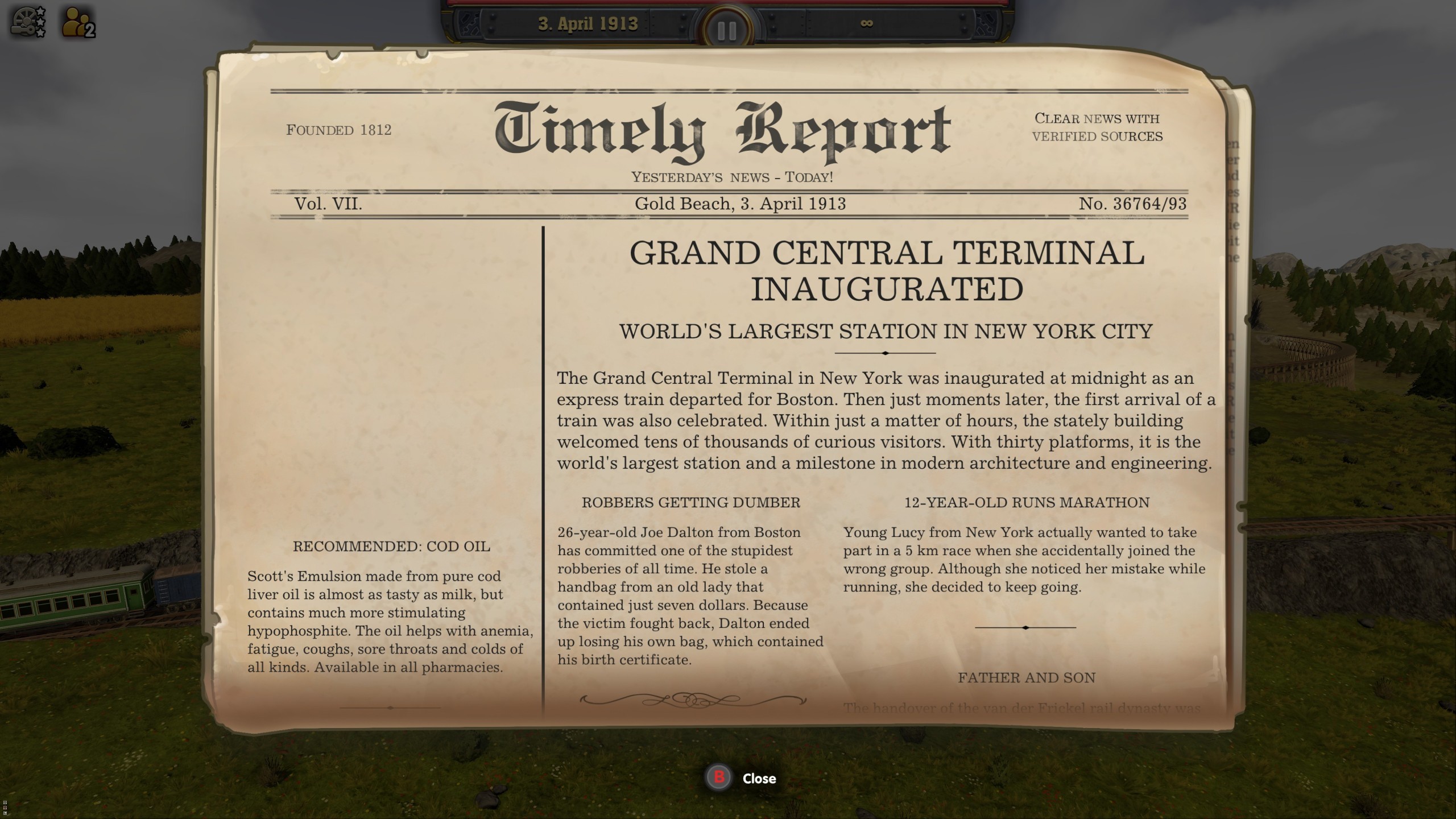1456x819 pixels.
Task: Select the infinity game speed symbol
Action: point(867,24)
